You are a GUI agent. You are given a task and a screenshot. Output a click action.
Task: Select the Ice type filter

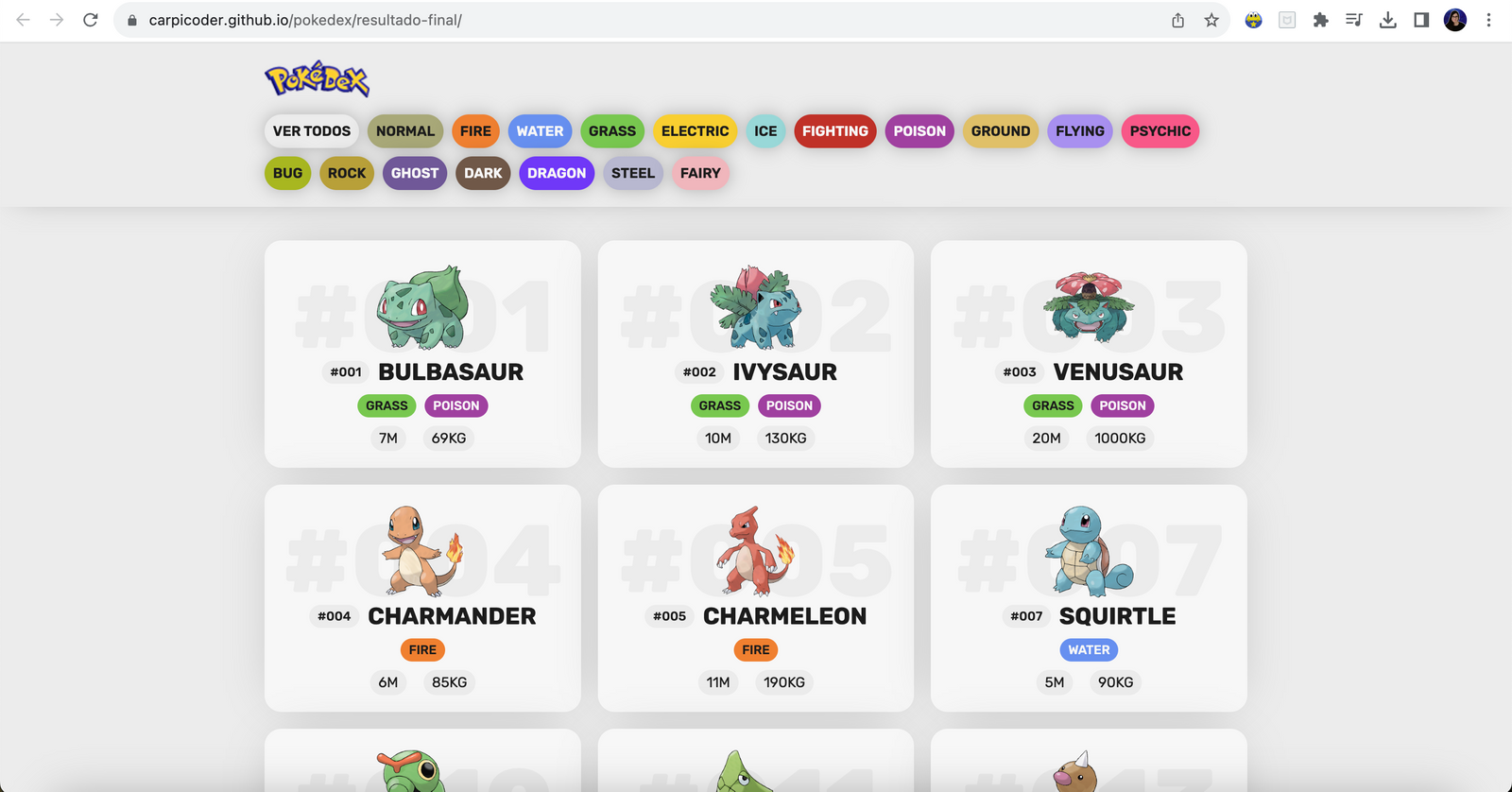pos(765,131)
